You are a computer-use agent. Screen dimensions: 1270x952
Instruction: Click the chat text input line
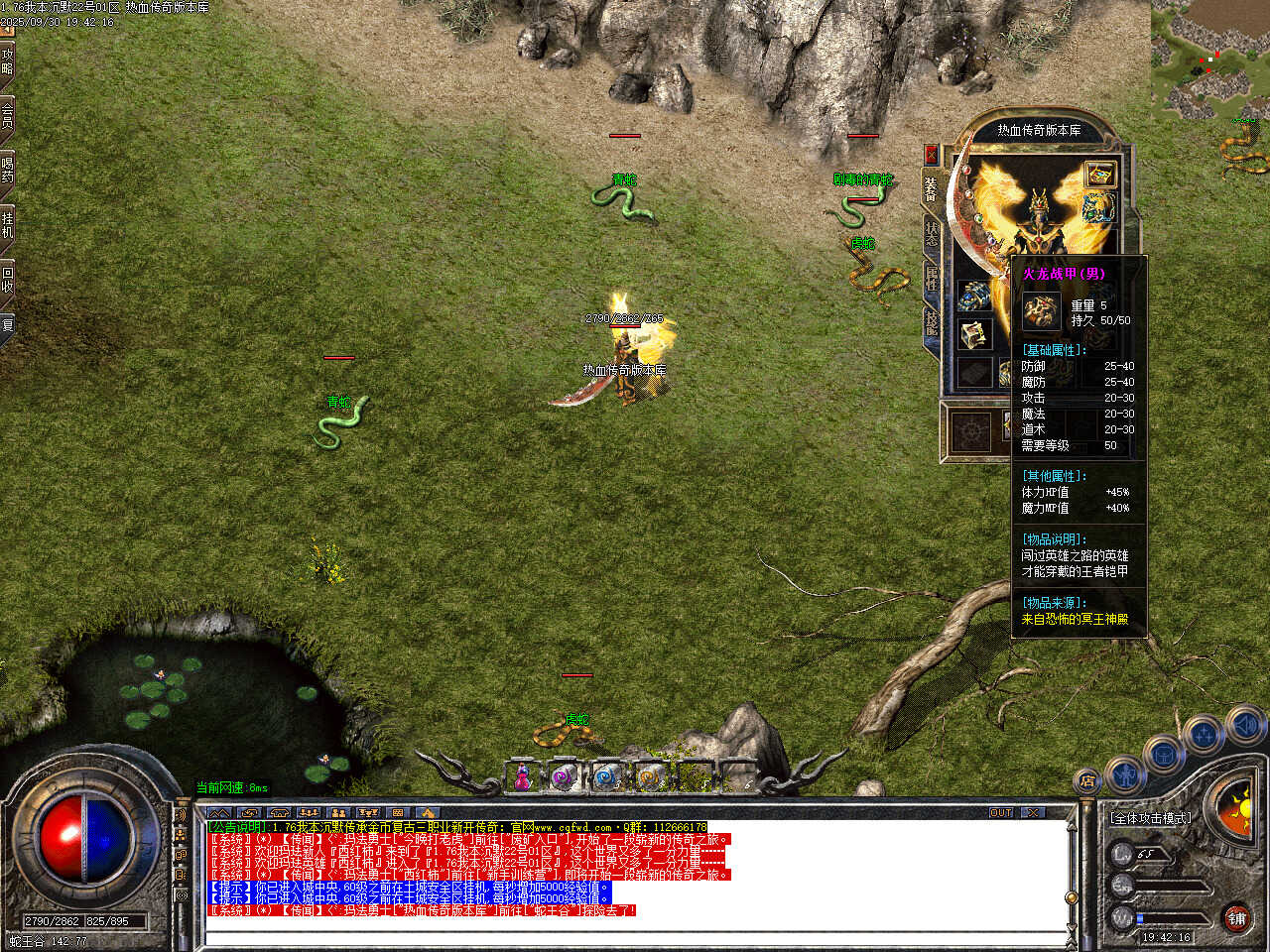click(635, 936)
